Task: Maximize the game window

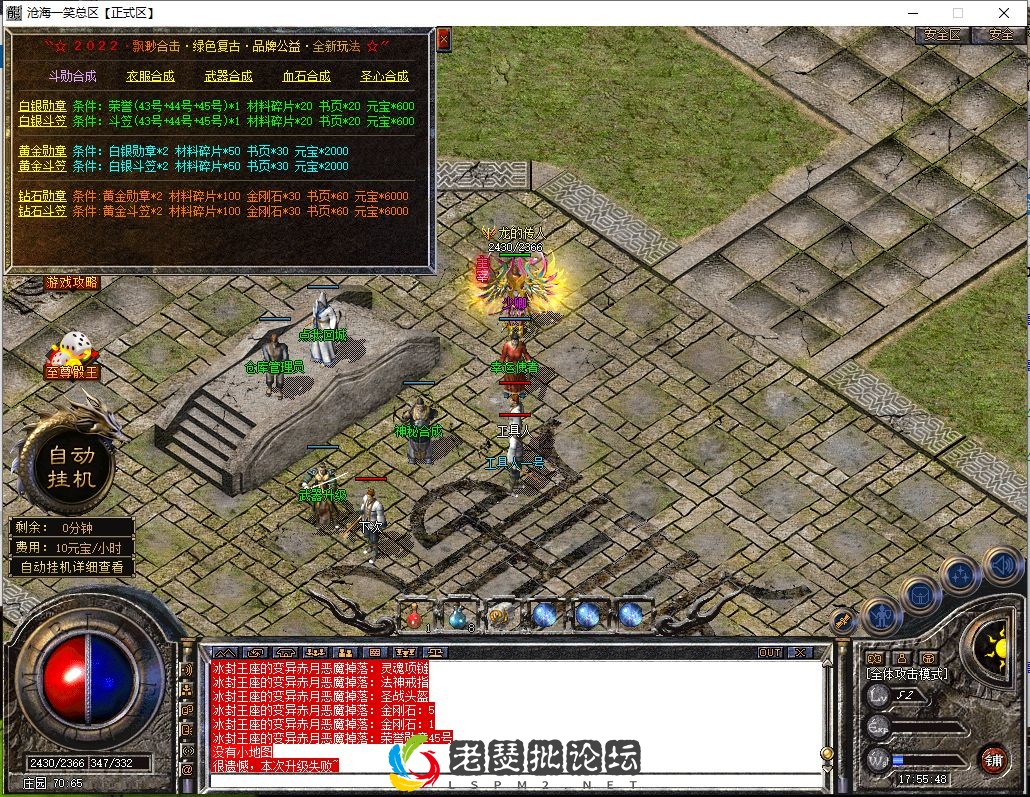Action: point(958,13)
